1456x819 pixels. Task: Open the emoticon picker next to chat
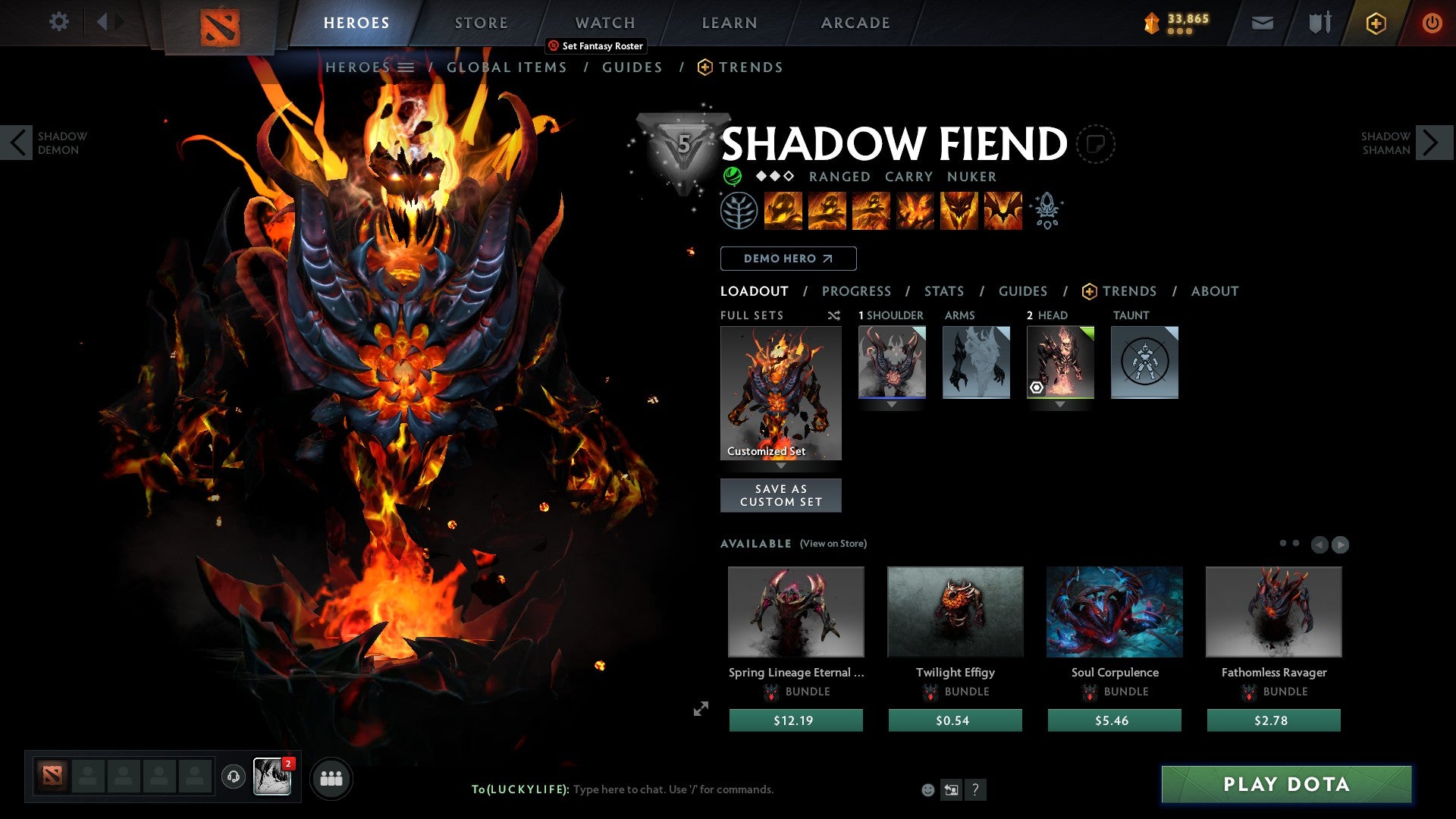pyautogui.click(x=927, y=789)
